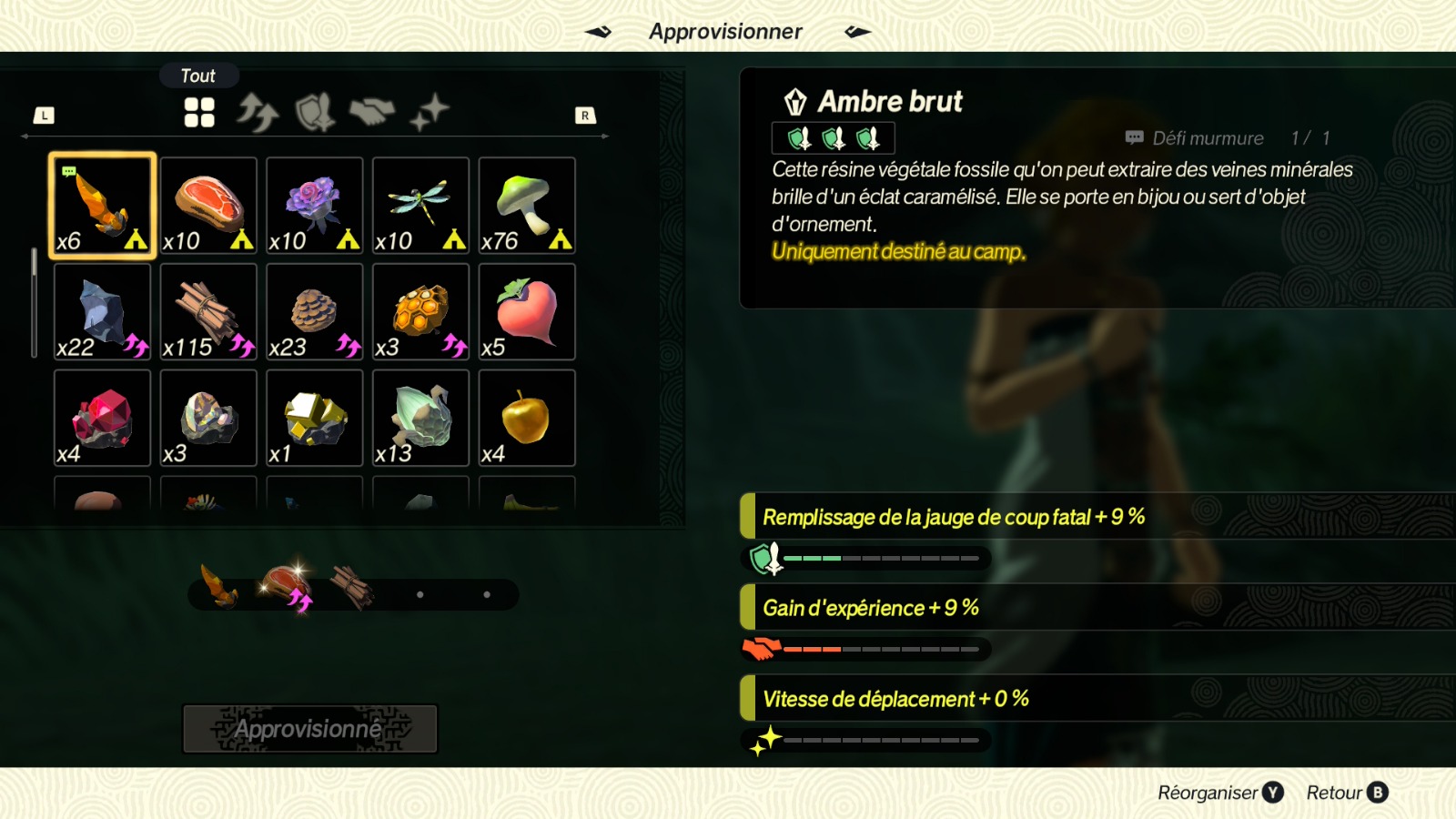Image resolution: width=1456 pixels, height=819 pixels.
Task: Open the double-arrow boost category tab
Action: (x=258, y=113)
